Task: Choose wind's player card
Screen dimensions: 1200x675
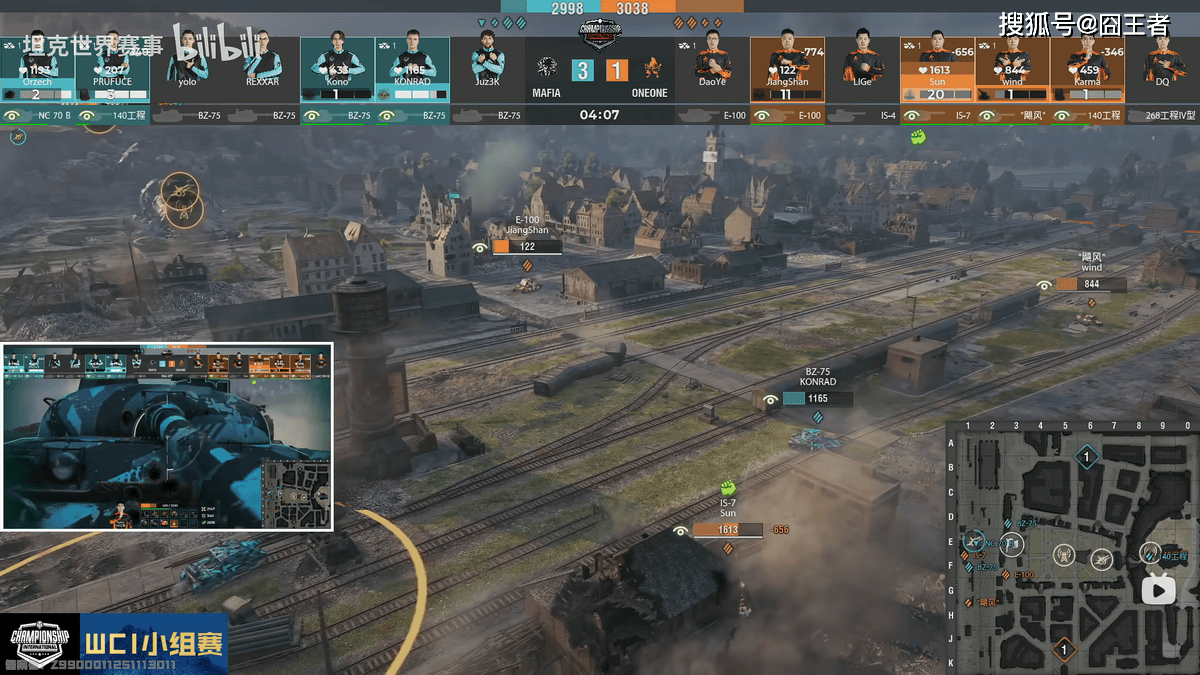Action: click(1012, 70)
